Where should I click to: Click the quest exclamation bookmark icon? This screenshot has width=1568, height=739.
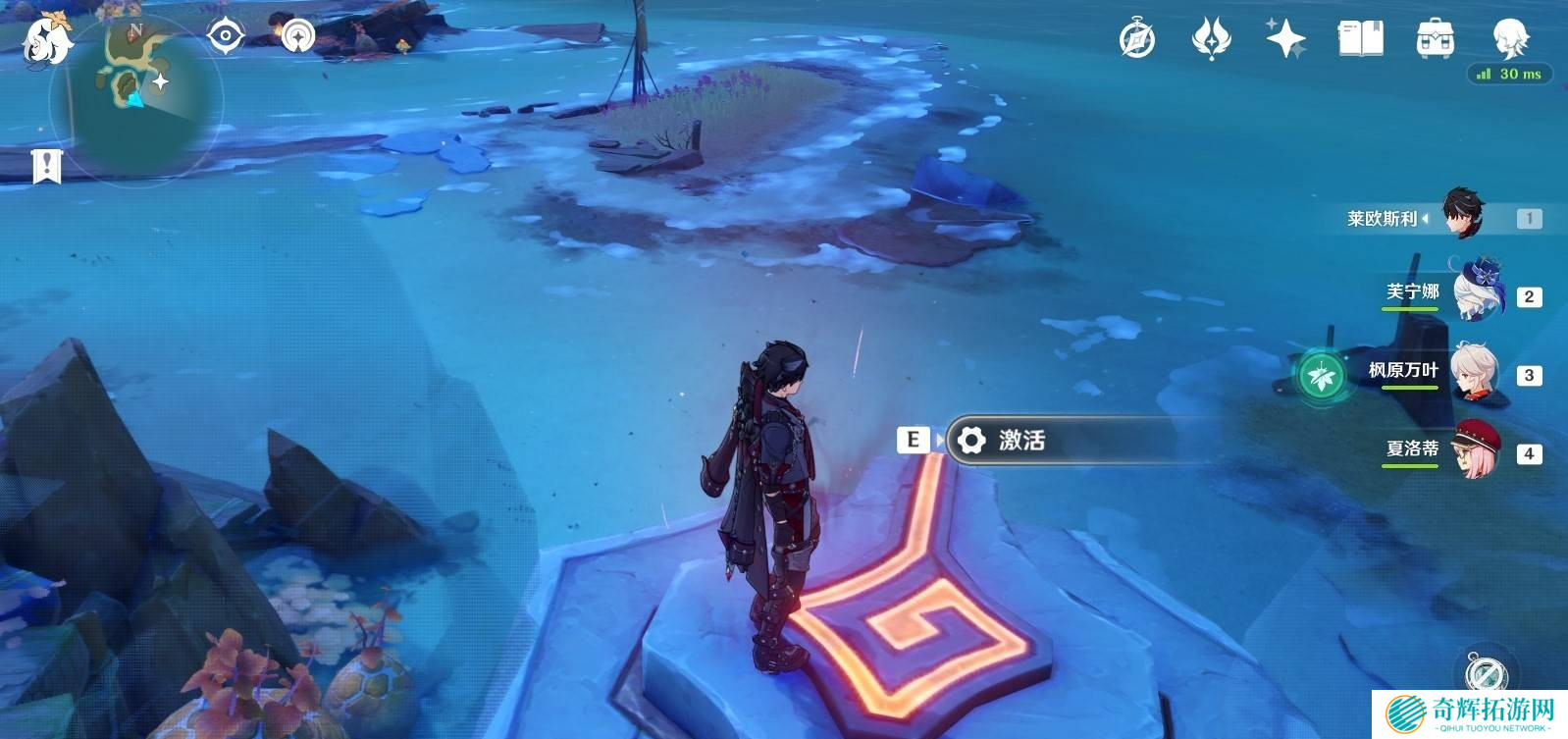46,166
